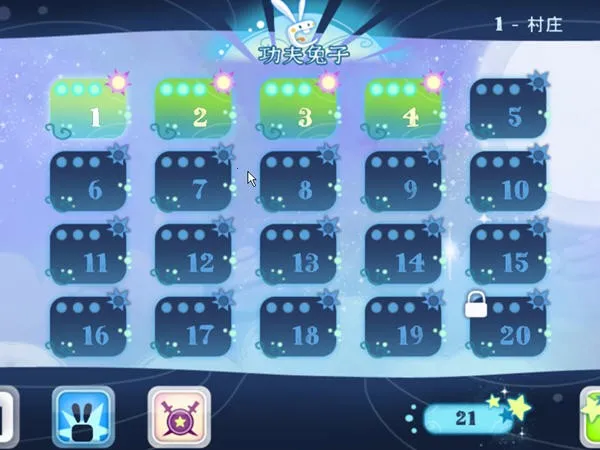
Task: Select the padlocked level 20 tile
Action: pos(509,329)
